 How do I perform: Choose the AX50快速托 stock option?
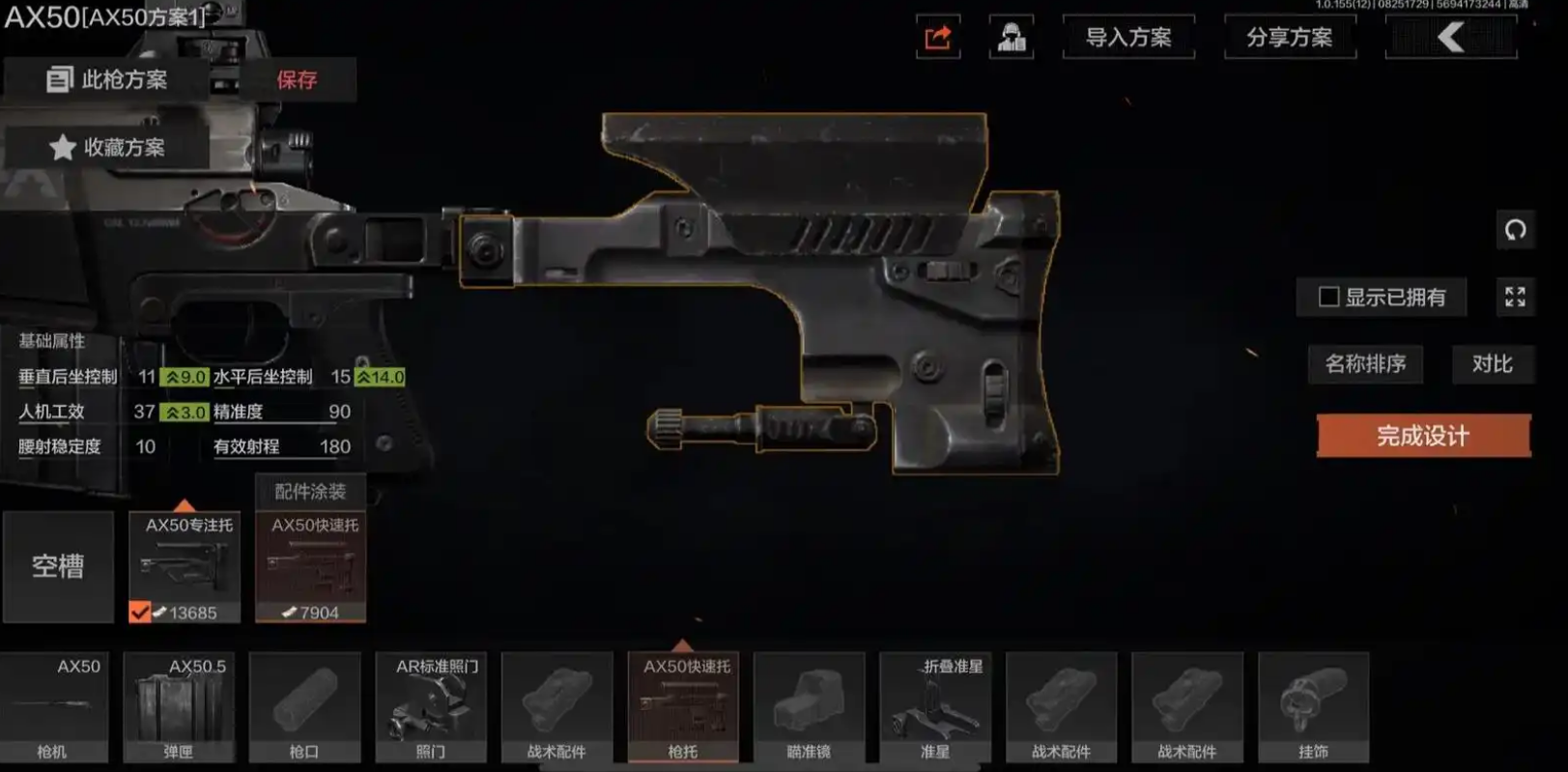[310, 566]
